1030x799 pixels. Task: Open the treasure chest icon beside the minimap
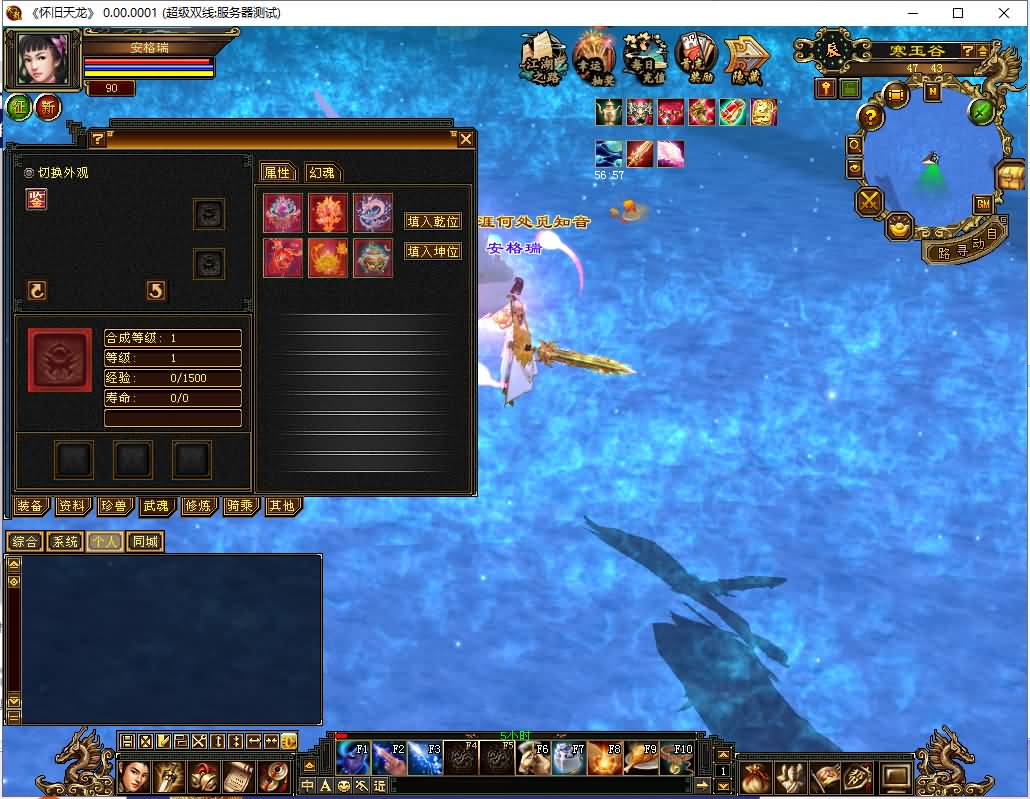tap(1010, 178)
